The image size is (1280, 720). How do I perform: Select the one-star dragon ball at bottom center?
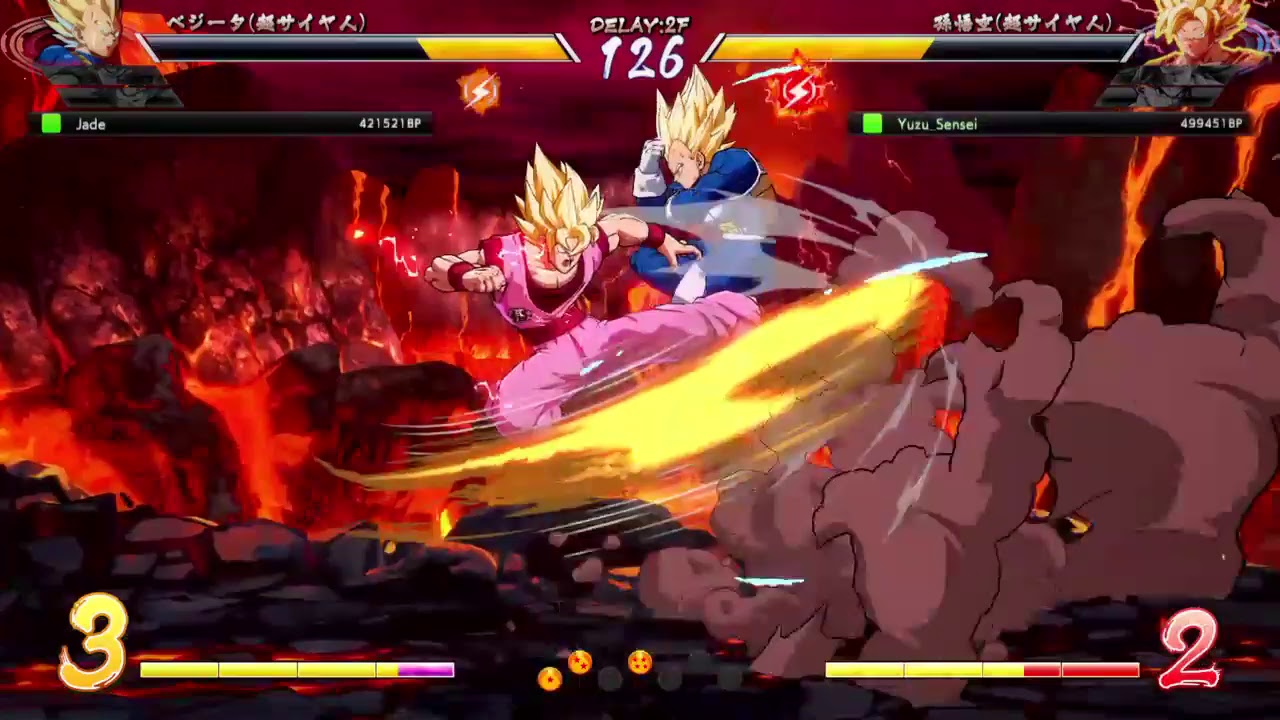click(x=549, y=678)
